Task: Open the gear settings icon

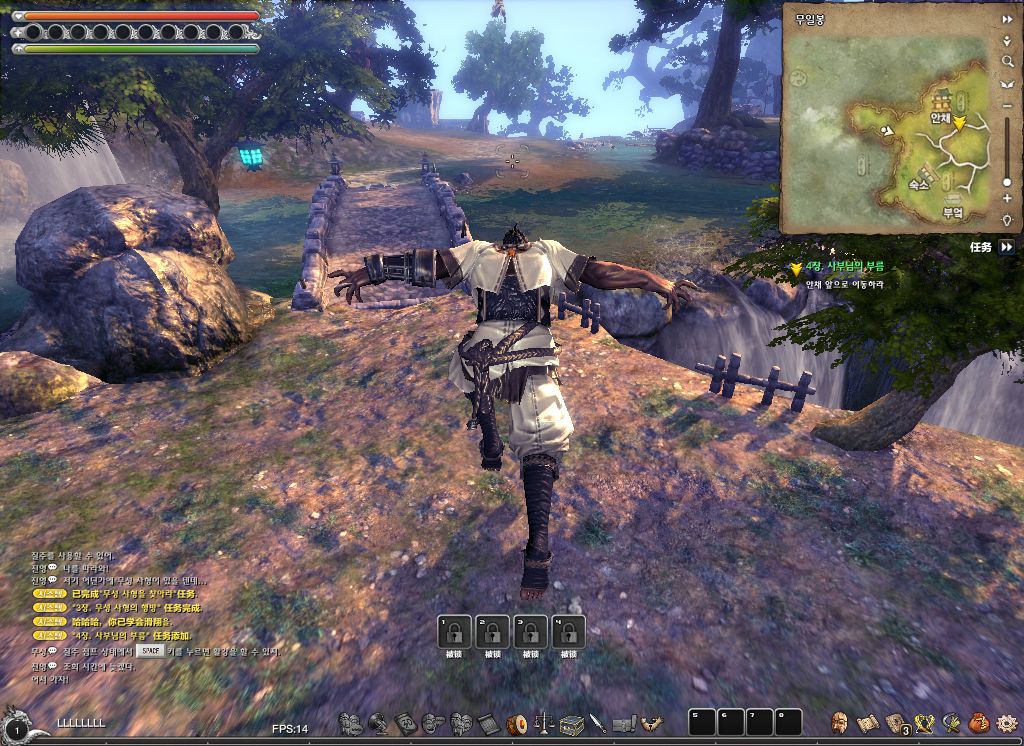Action: 1005,722
